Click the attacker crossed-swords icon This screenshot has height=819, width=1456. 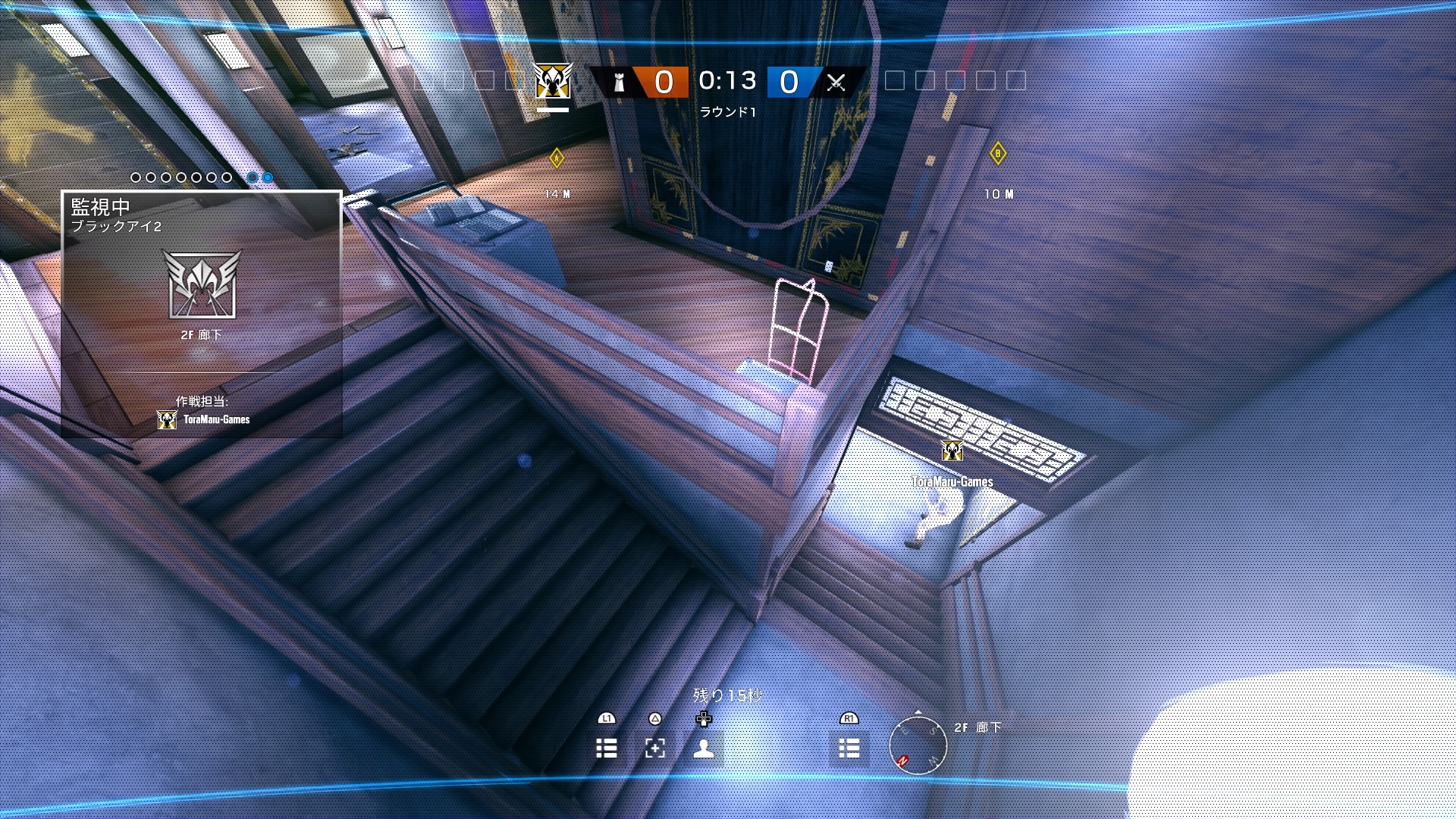pos(837,83)
